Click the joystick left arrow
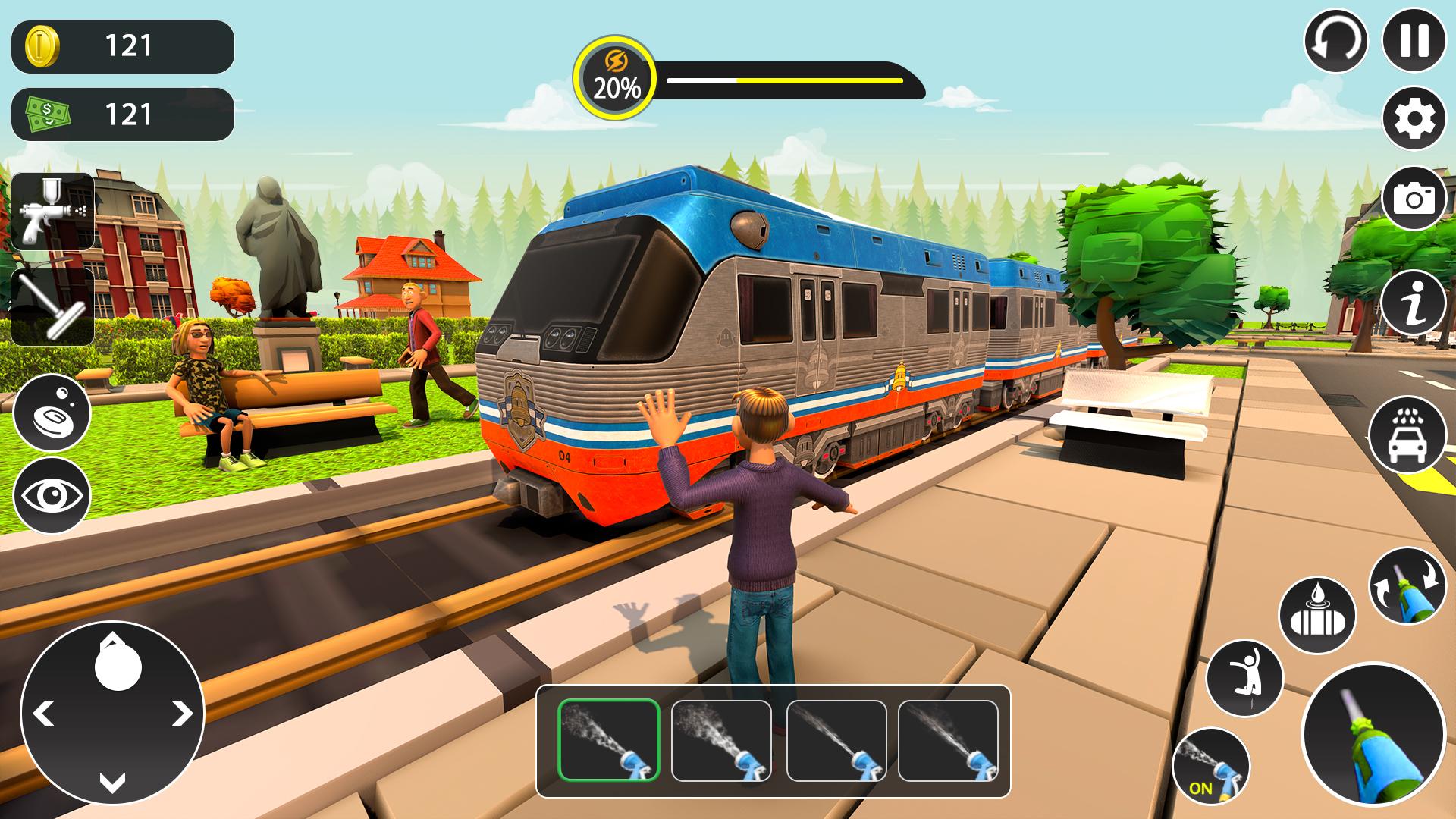The image size is (1456, 819). tap(43, 713)
